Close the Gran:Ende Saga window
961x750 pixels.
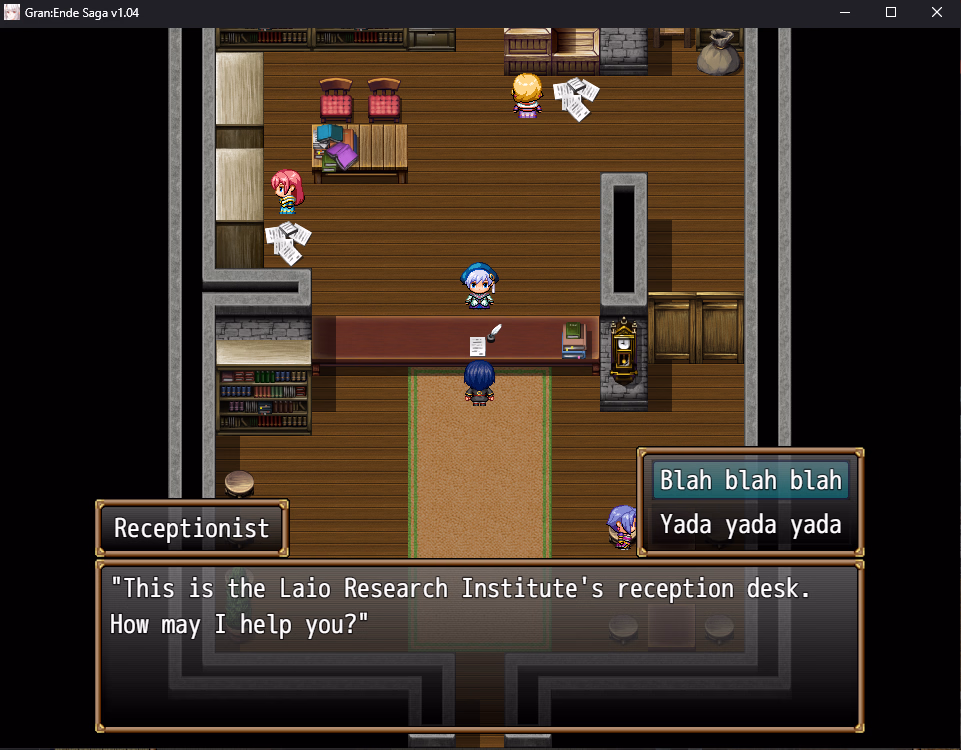[937, 13]
